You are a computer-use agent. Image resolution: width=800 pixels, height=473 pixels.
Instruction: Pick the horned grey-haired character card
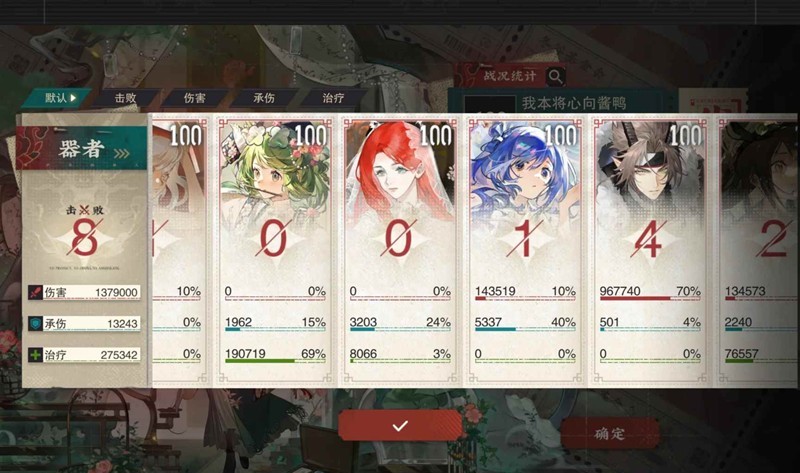tap(649, 245)
